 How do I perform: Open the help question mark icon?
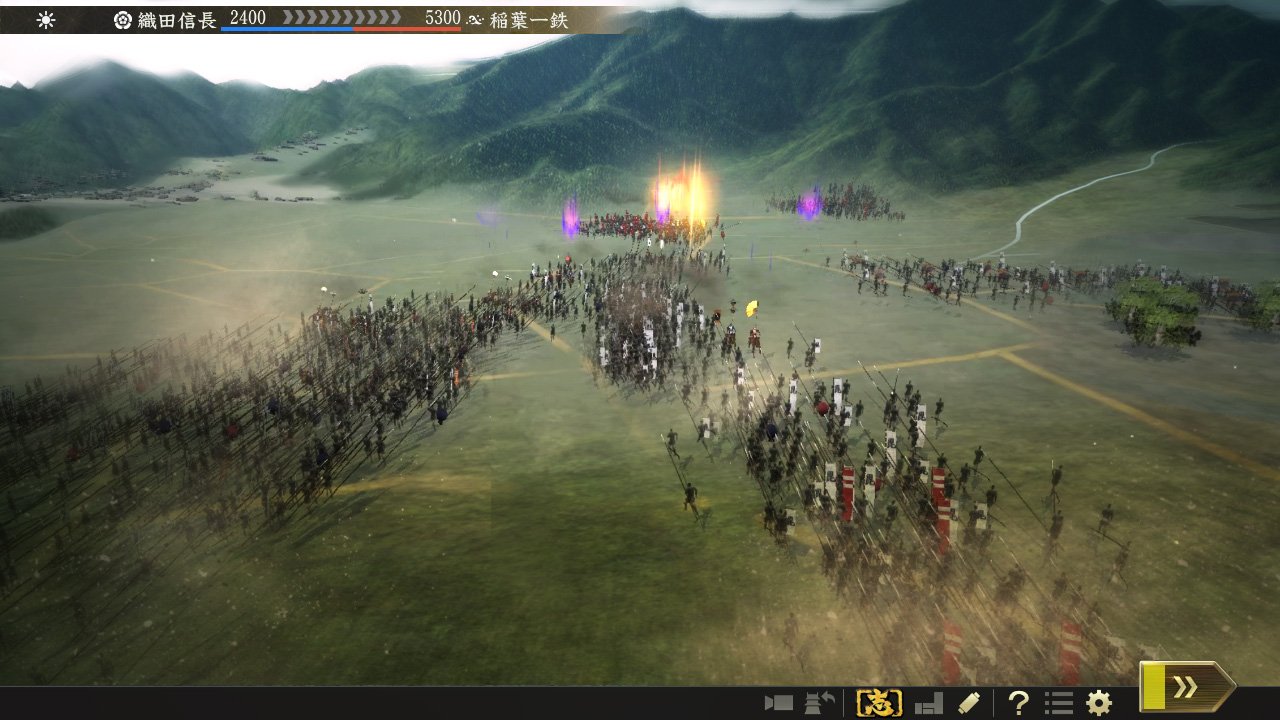click(1020, 700)
